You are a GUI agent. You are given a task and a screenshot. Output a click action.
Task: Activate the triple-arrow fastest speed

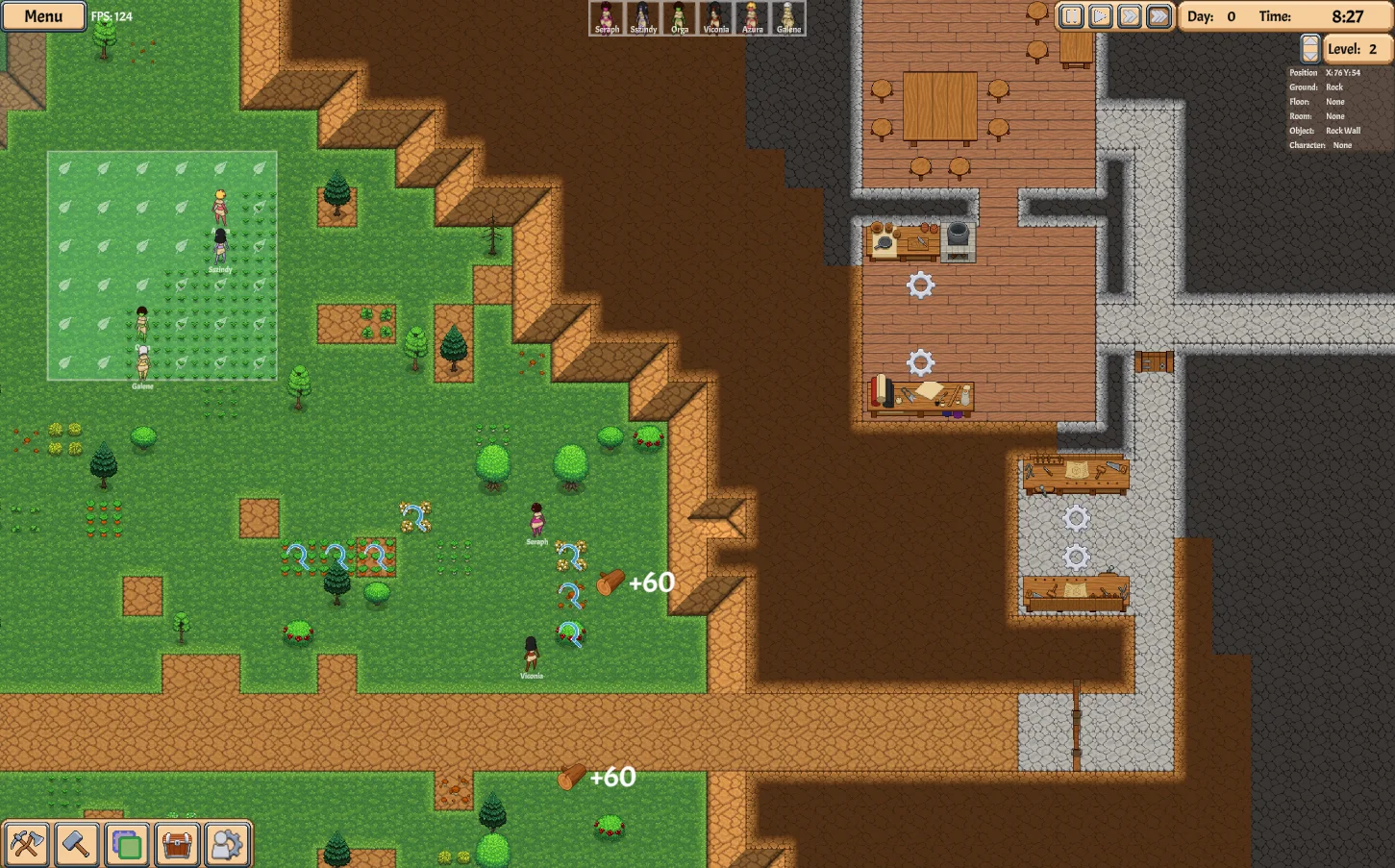click(1159, 16)
